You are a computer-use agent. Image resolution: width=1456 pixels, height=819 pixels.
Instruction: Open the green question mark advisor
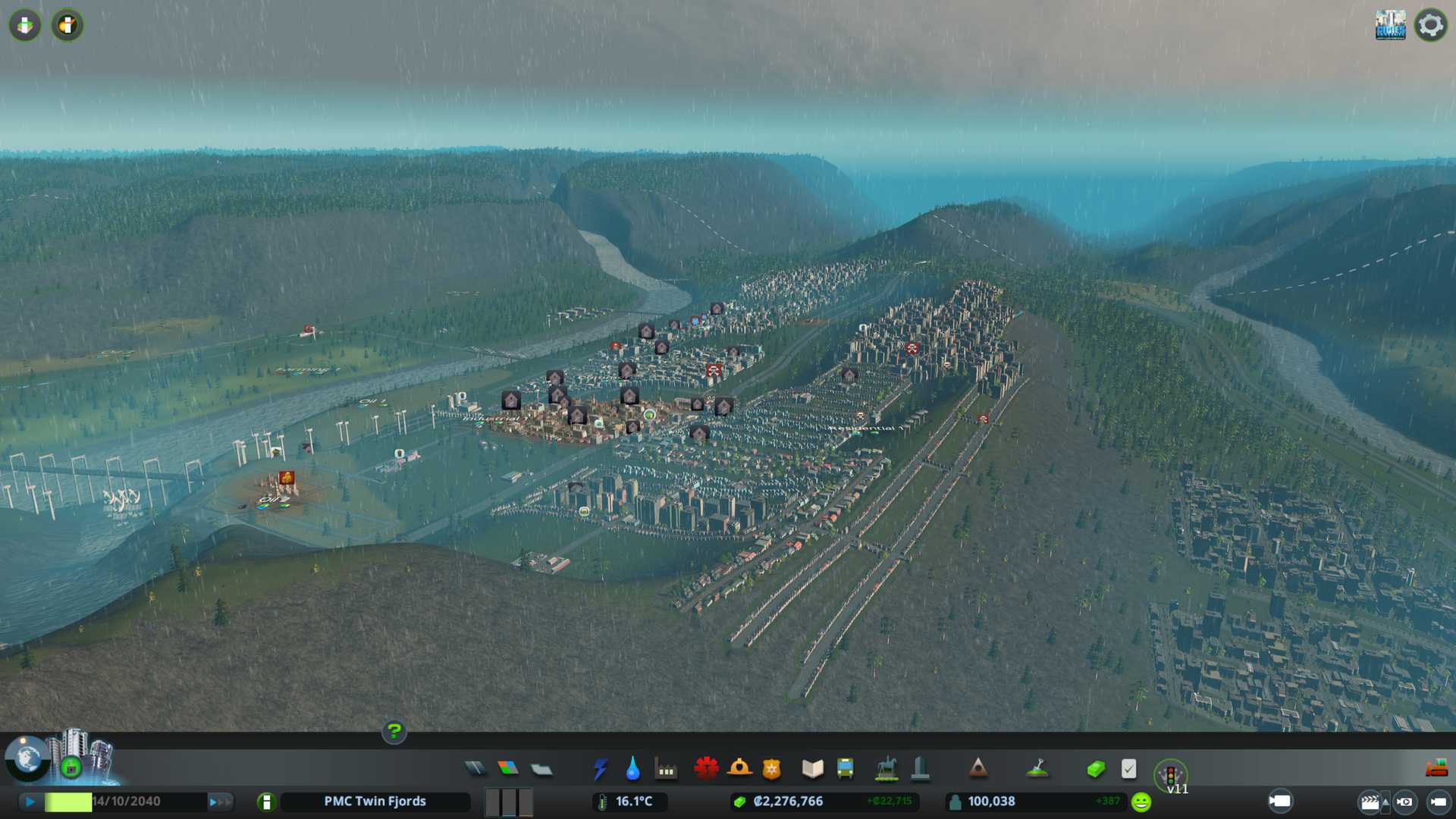[x=394, y=732]
